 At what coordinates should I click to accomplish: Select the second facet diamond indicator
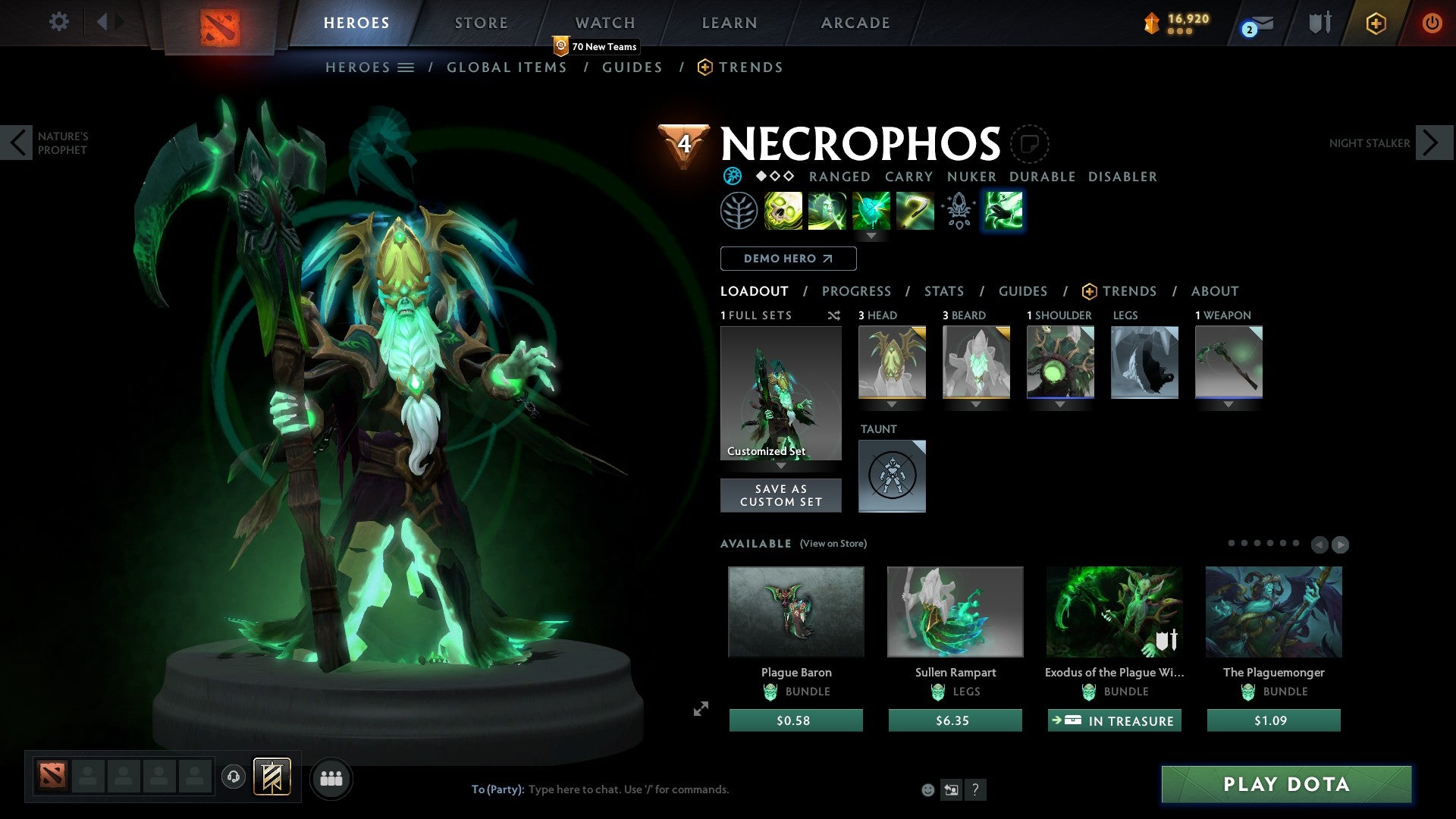775,176
